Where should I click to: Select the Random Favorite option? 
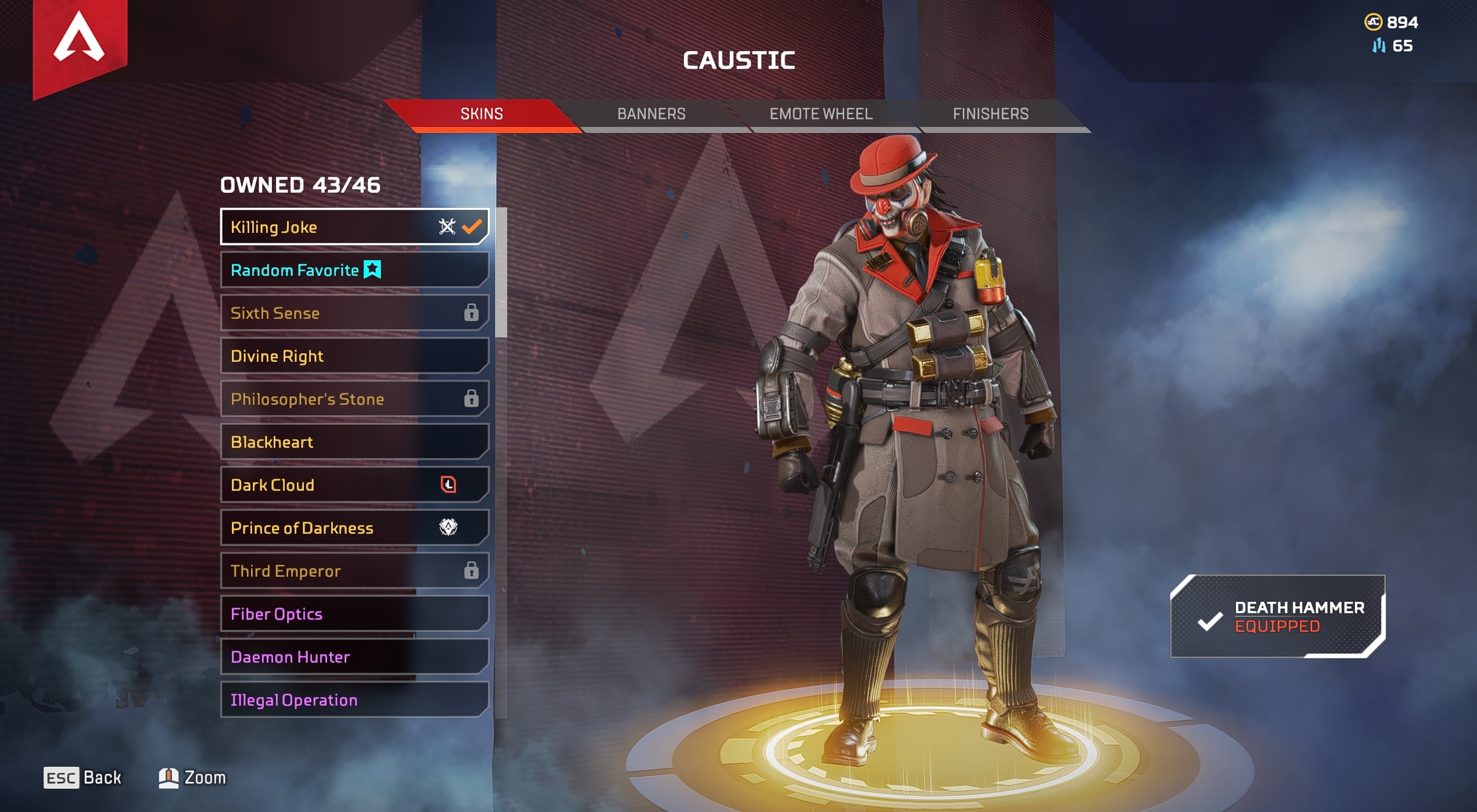354,270
